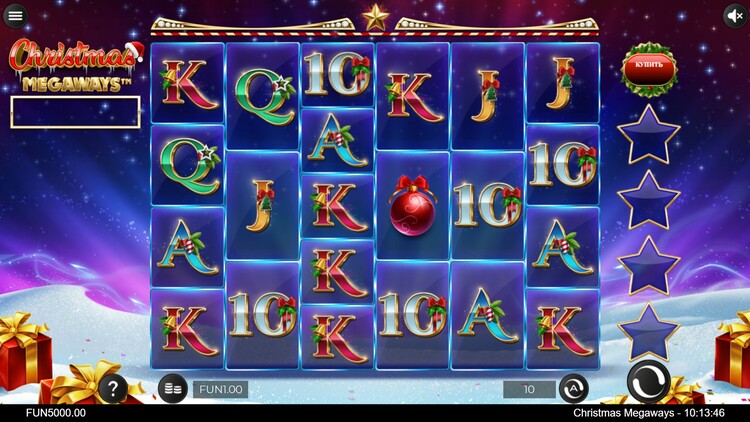Open the hamburger menu
This screenshot has height=422, width=750.
coord(15,16)
